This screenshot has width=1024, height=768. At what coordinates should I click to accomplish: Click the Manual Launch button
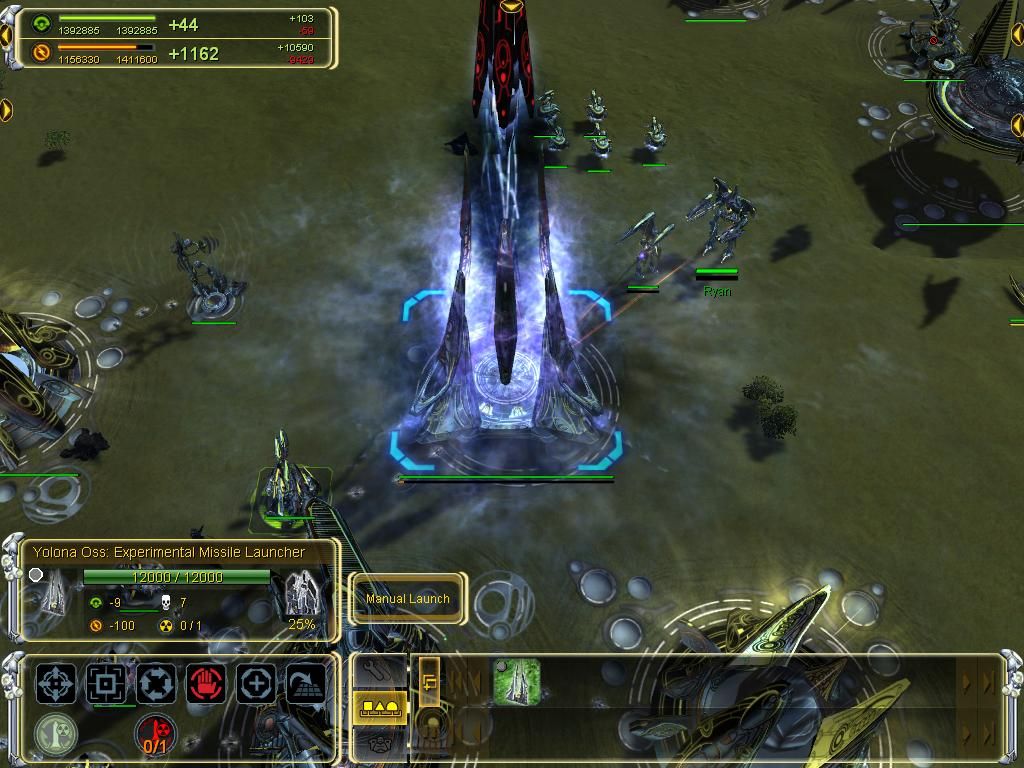407,599
